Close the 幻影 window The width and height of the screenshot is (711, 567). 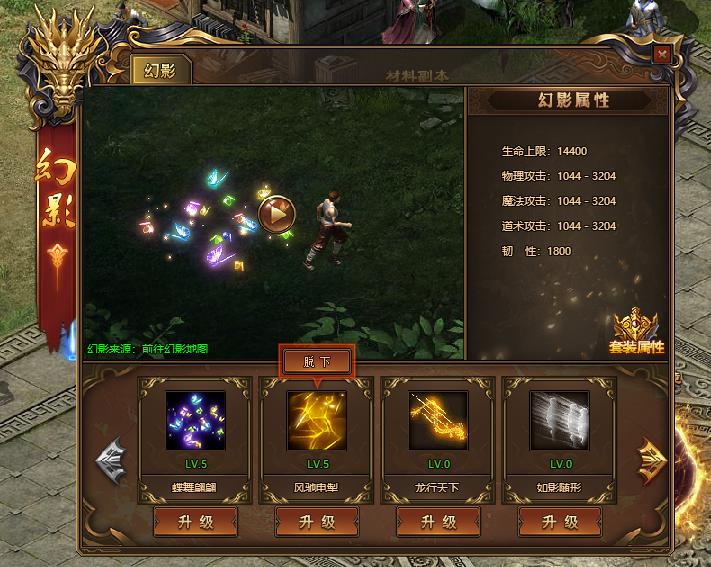click(x=660, y=56)
